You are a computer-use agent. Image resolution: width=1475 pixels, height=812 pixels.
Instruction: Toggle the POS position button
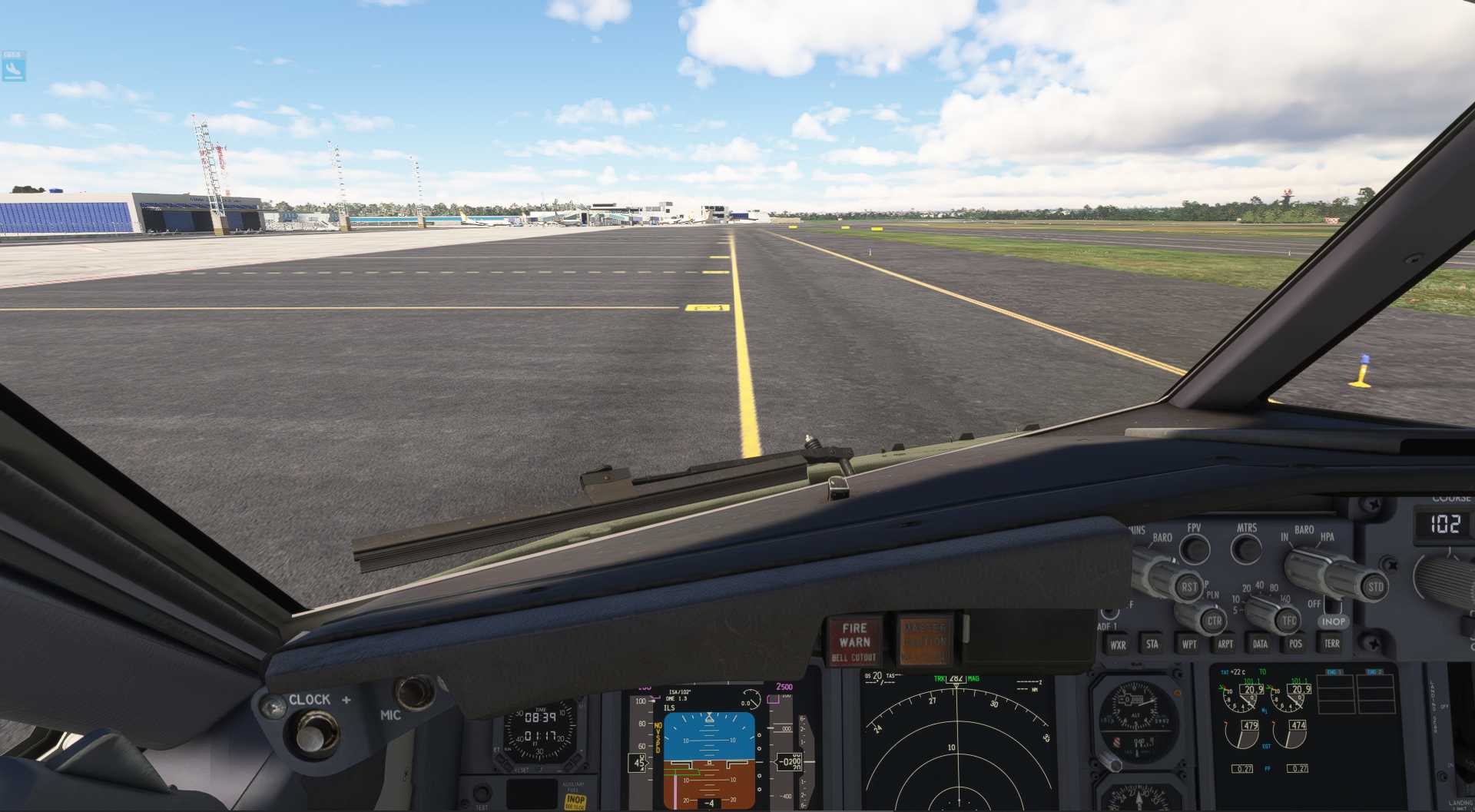click(1295, 644)
